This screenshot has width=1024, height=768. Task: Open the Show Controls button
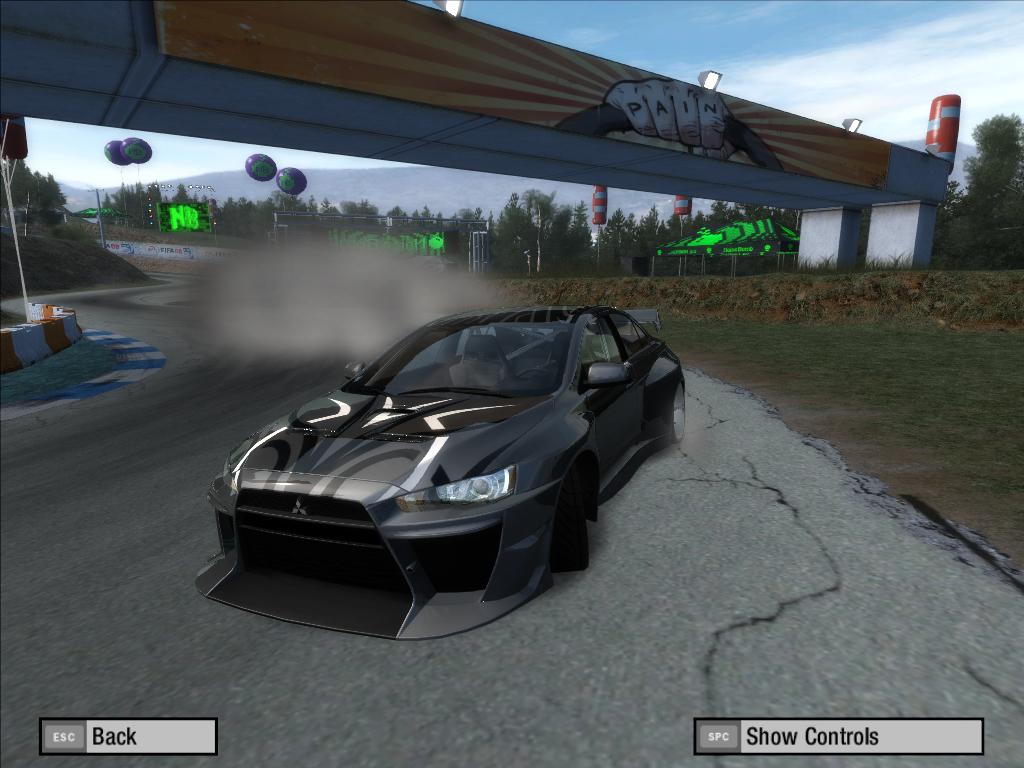838,737
